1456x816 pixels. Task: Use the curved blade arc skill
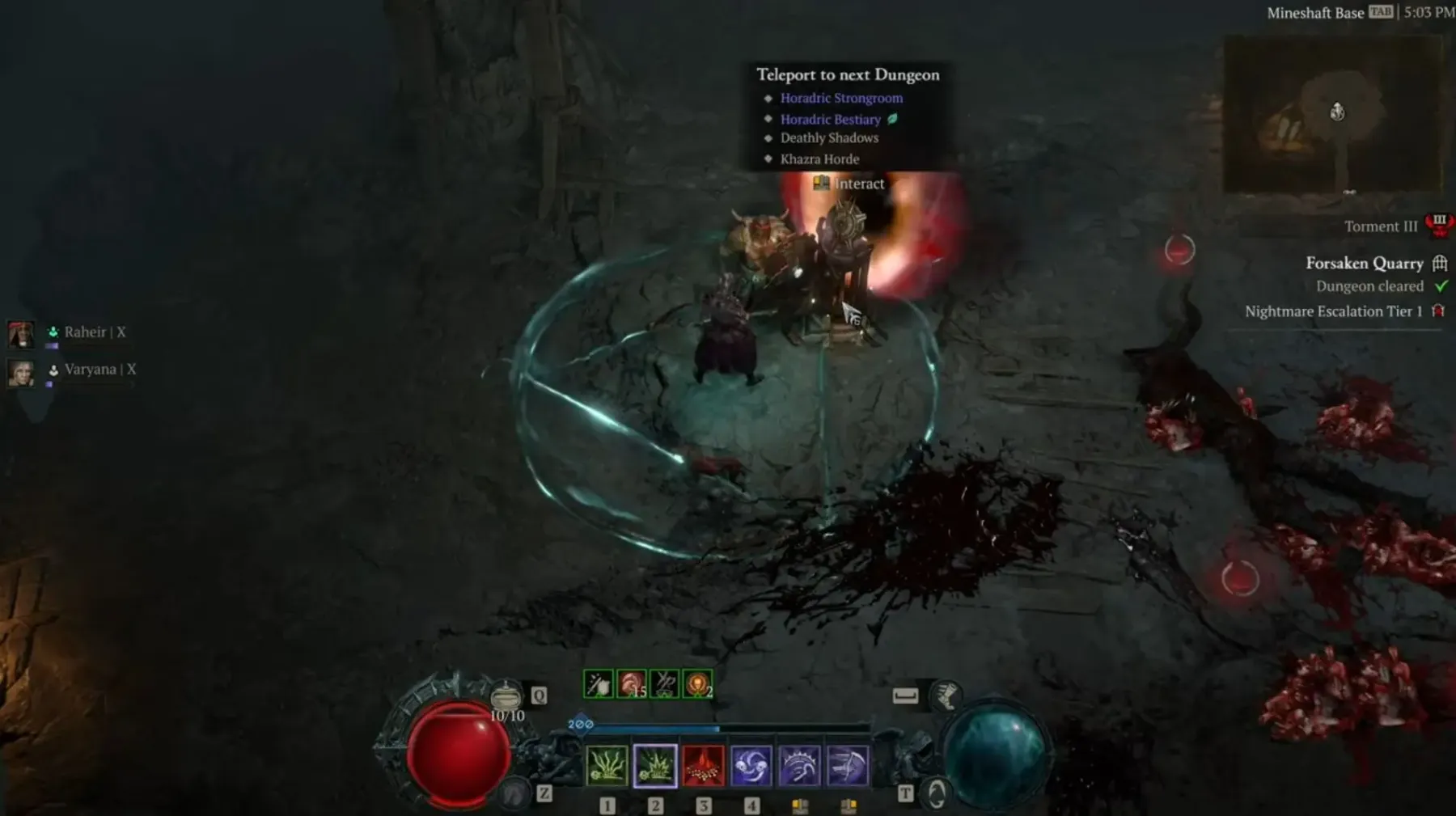pos(799,766)
